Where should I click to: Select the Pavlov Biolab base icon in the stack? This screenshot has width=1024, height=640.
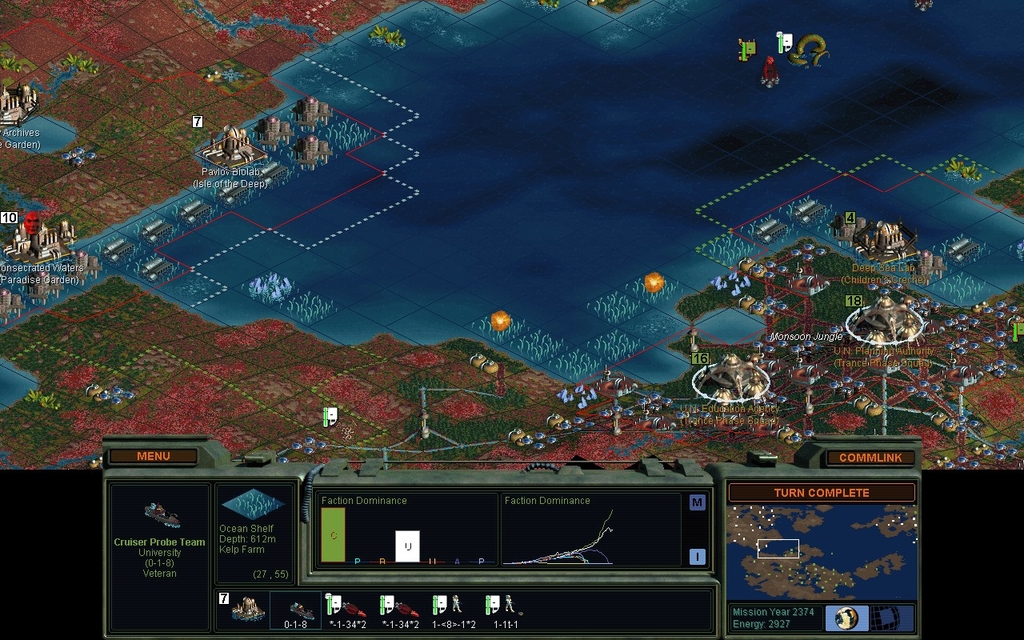tap(247, 608)
